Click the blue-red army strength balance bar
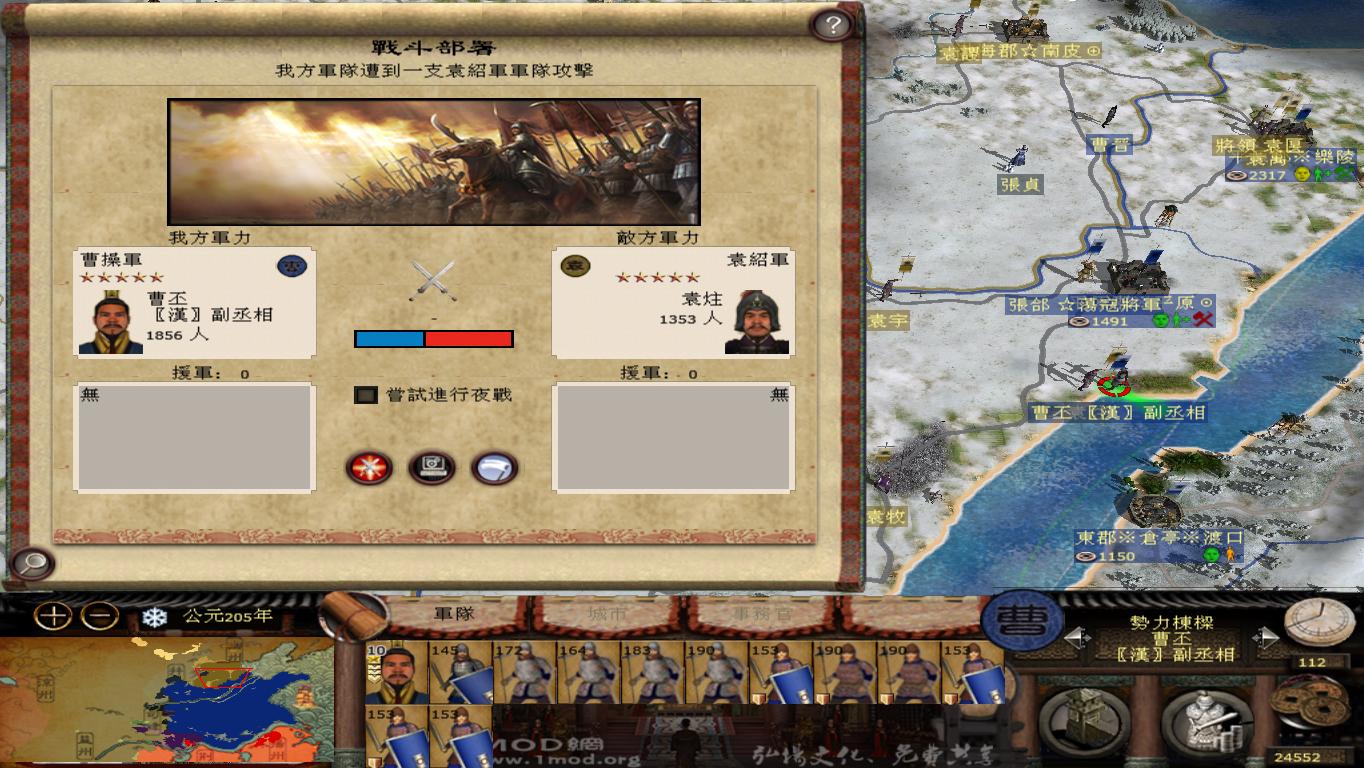This screenshot has height=768, width=1364. coord(432,340)
